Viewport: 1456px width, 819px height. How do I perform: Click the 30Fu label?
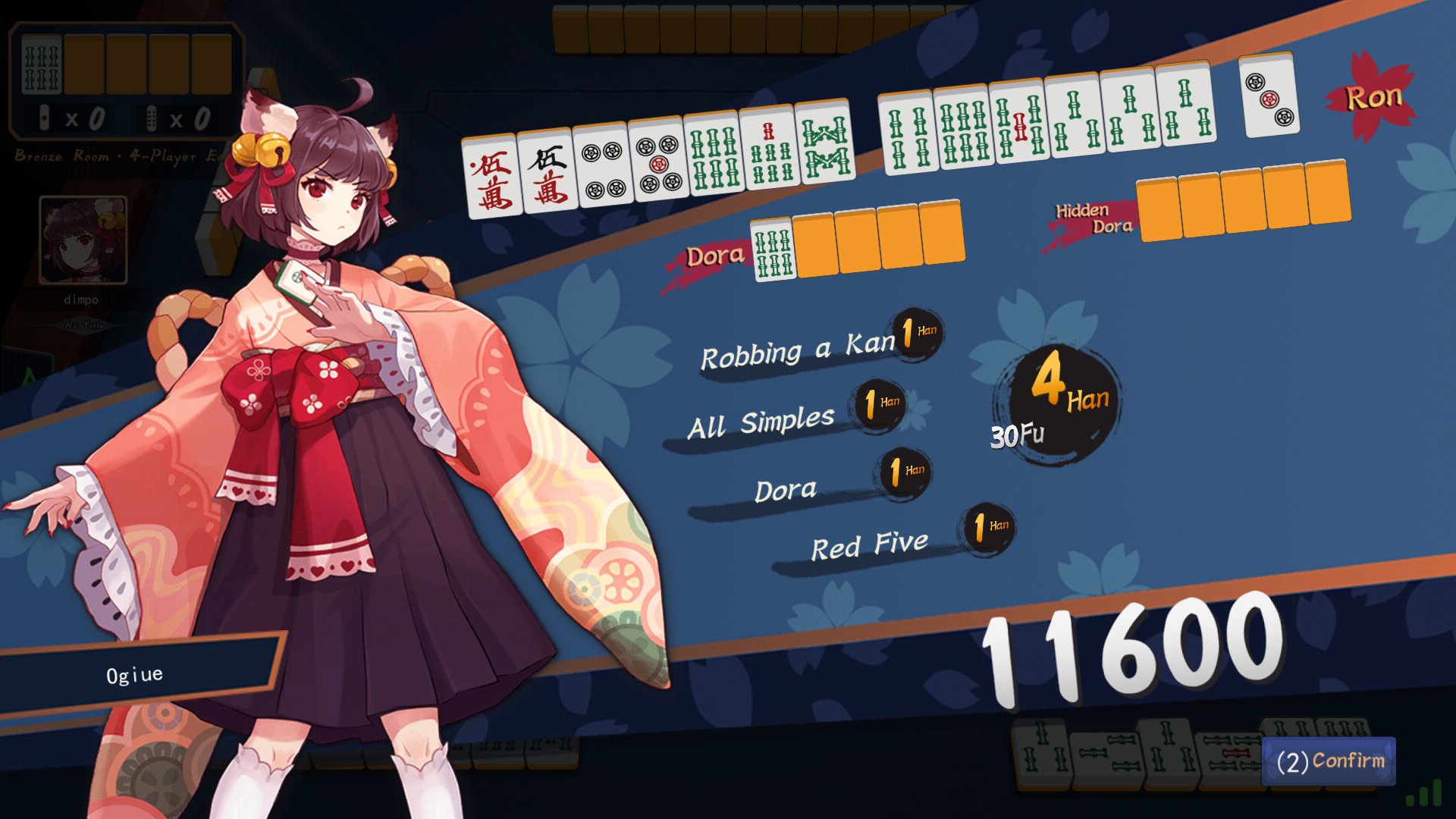(1018, 434)
